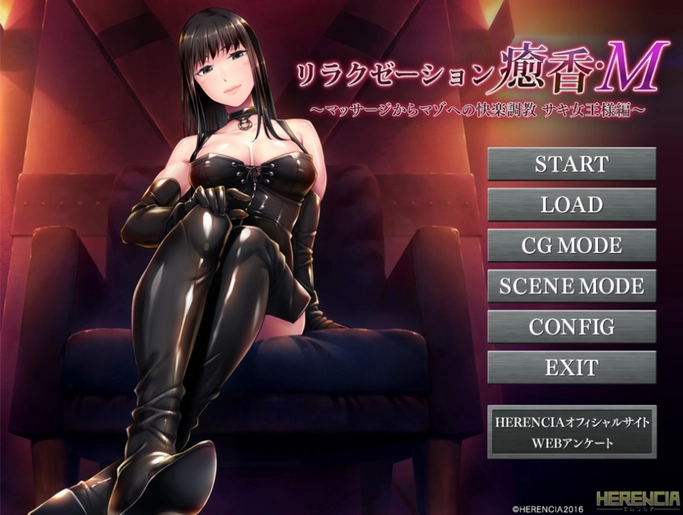Click the START menu button

(x=571, y=164)
